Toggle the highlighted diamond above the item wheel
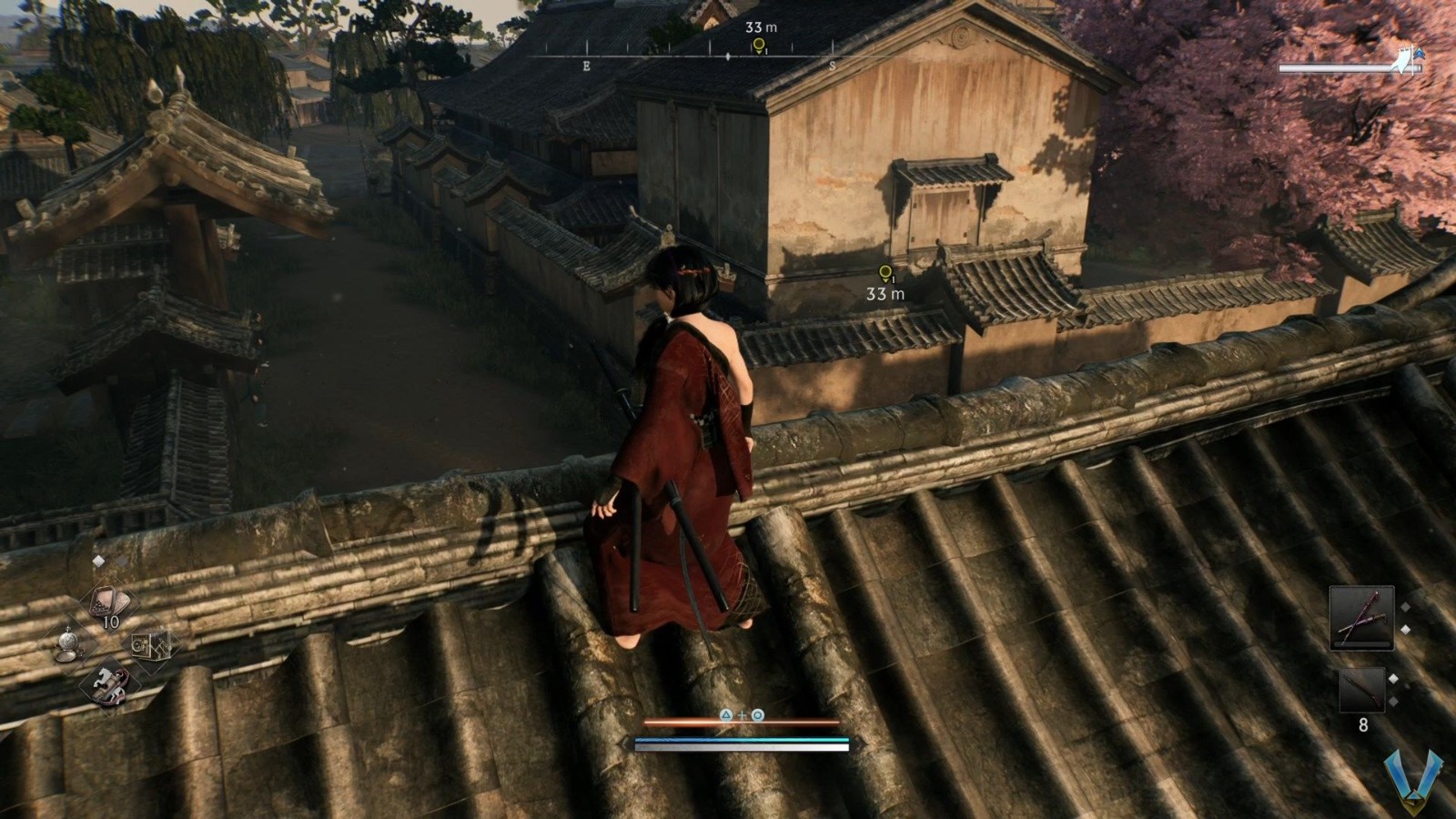Screen dimensions: 1456x819 pos(98,561)
